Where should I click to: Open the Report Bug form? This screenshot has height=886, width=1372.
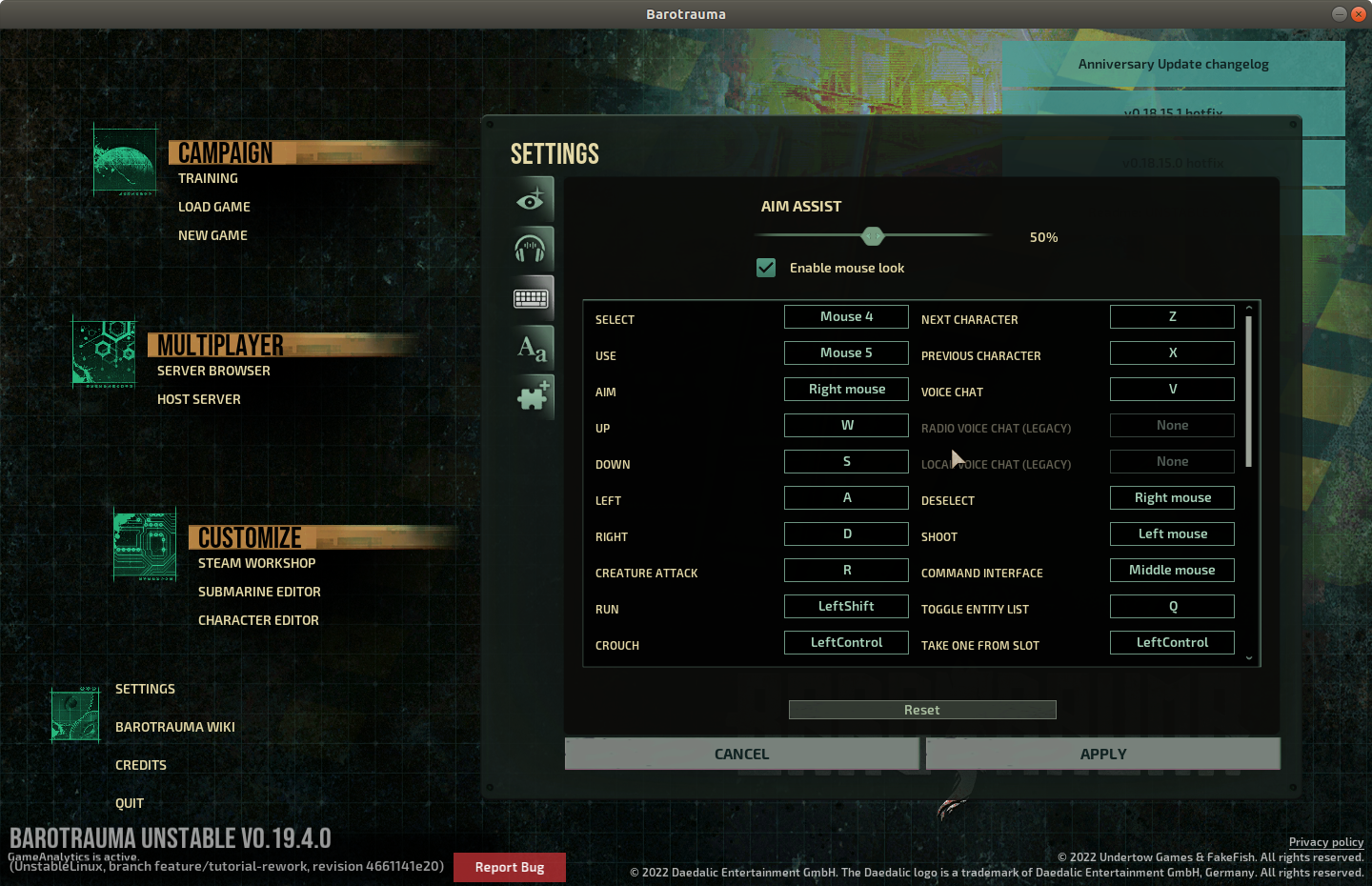[x=509, y=867]
